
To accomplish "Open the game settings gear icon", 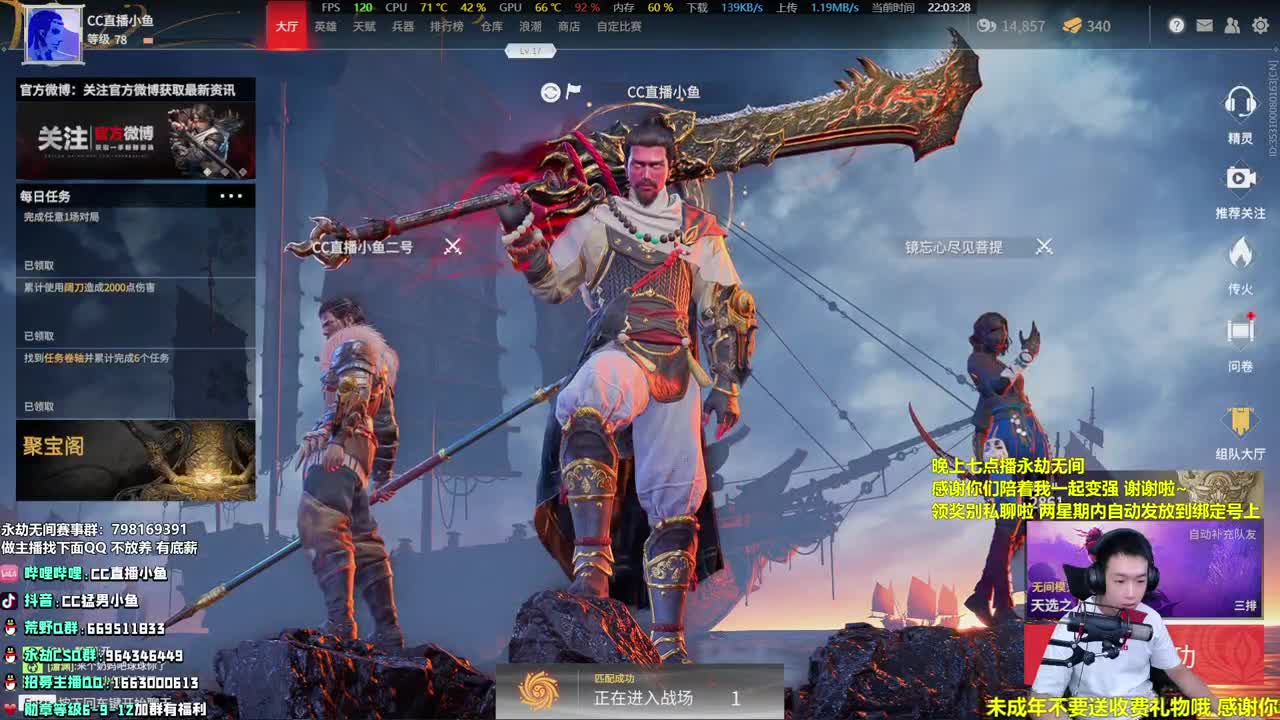I will [1259, 26].
